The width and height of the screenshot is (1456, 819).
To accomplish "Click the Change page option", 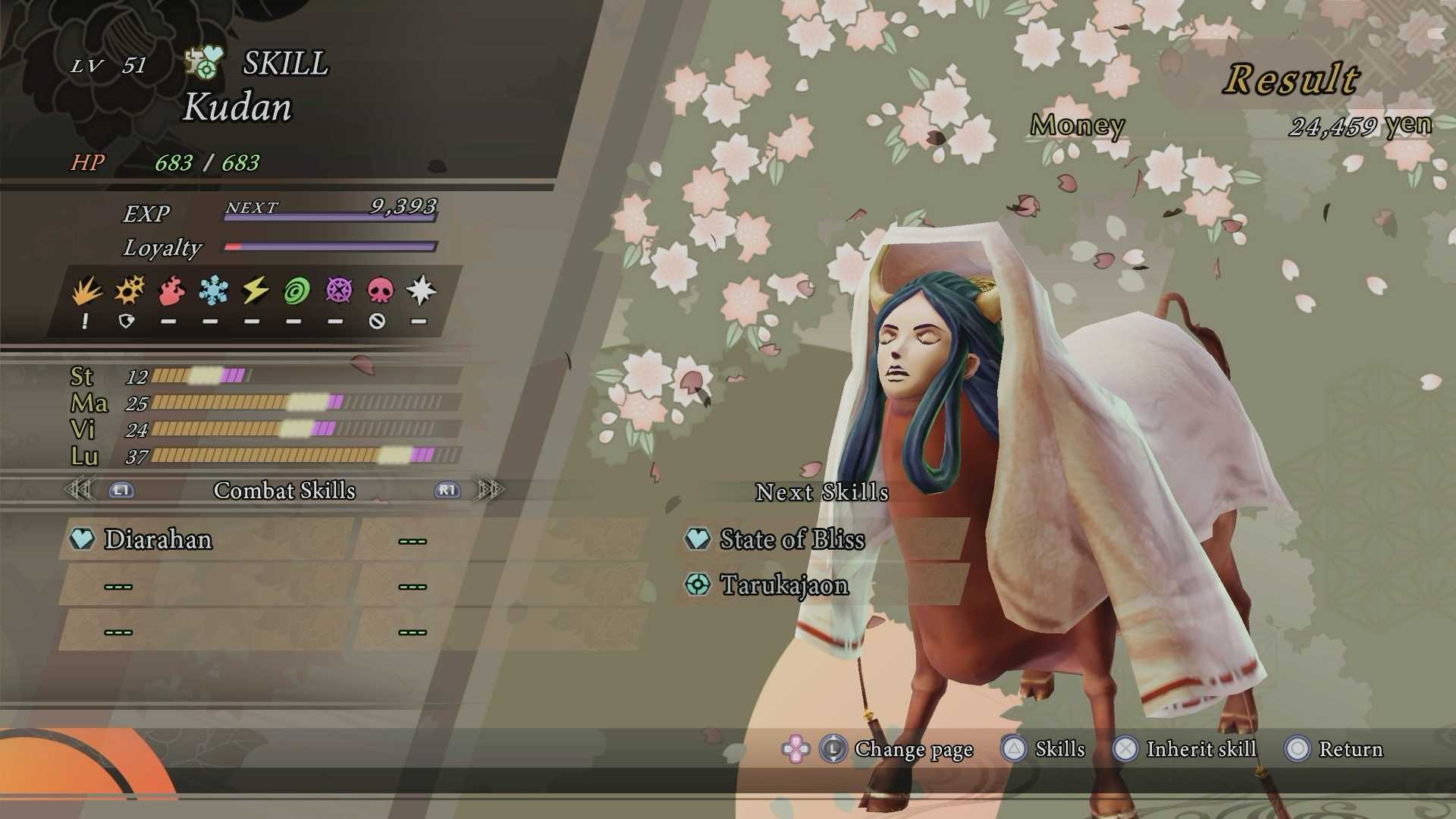I will [913, 749].
